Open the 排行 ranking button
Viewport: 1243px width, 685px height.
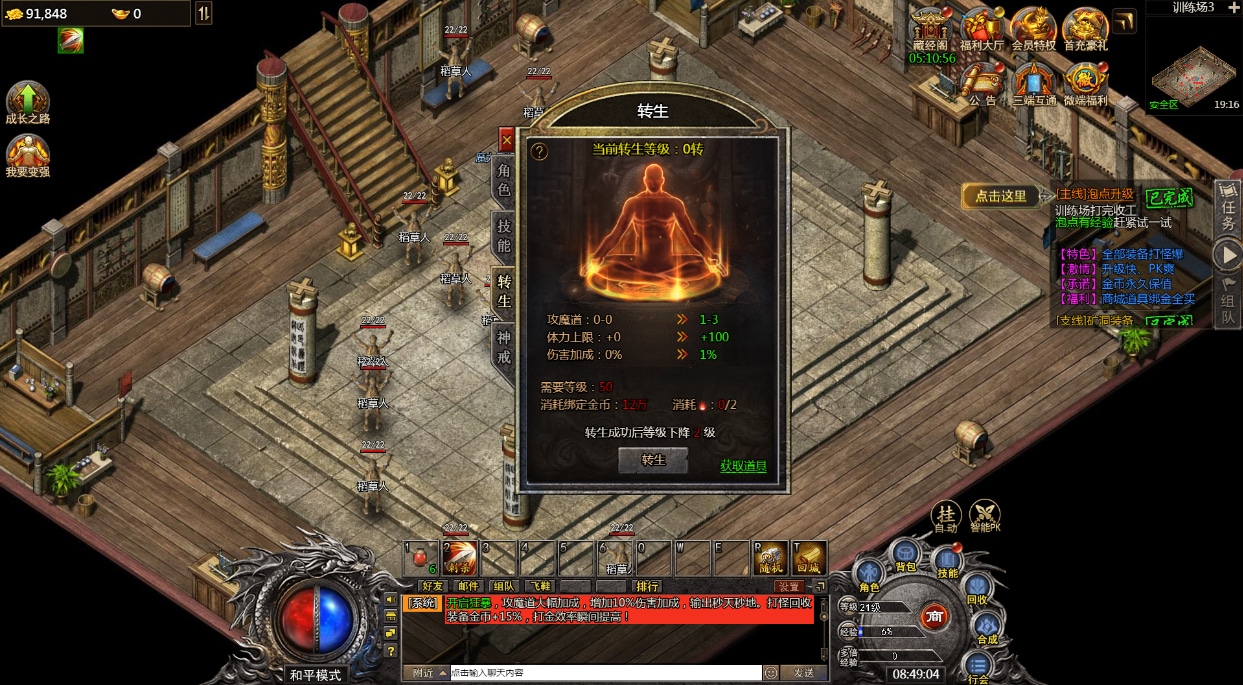[648, 586]
